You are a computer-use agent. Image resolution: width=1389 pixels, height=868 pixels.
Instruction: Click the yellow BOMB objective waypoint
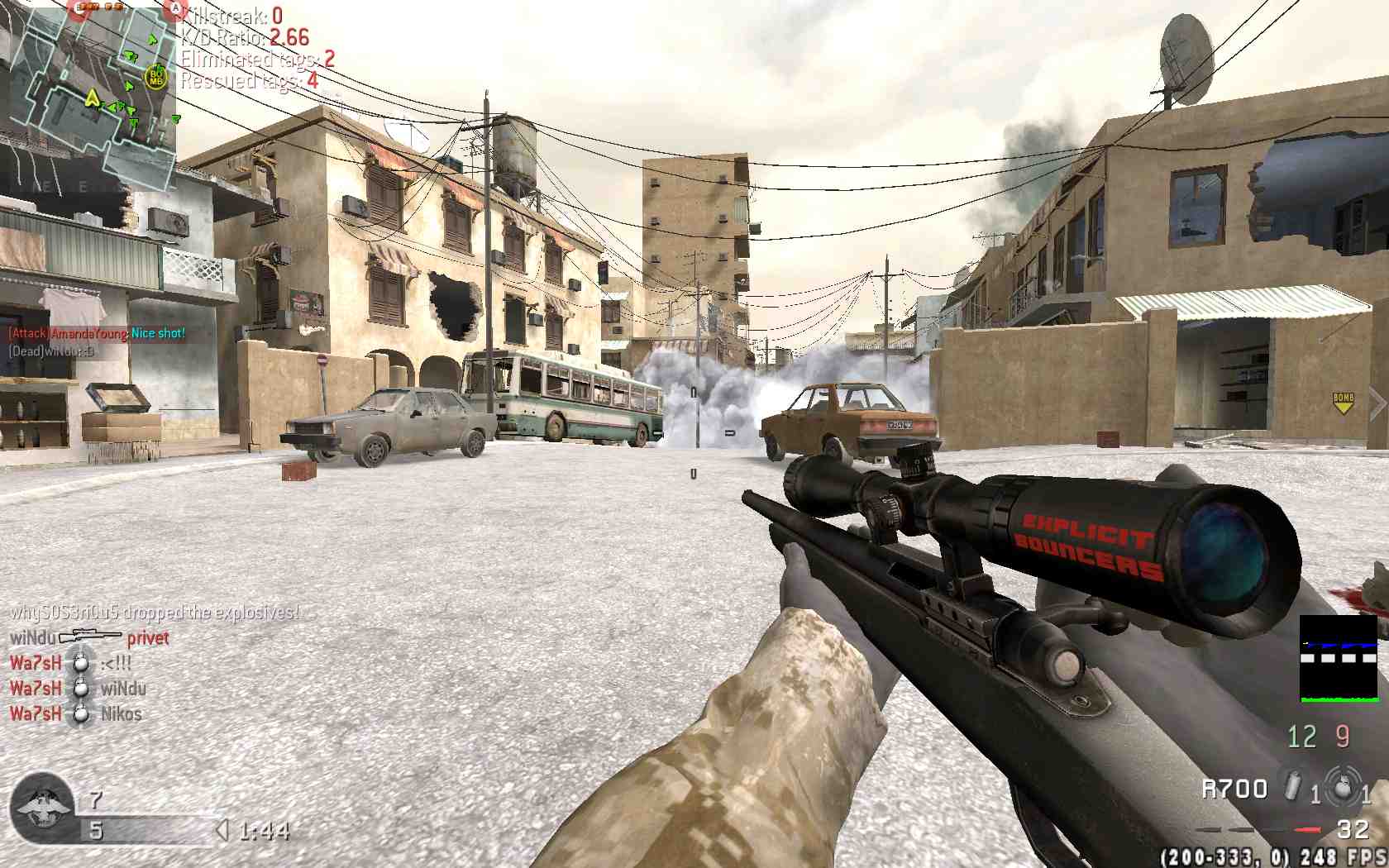click(x=1344, y=403)
